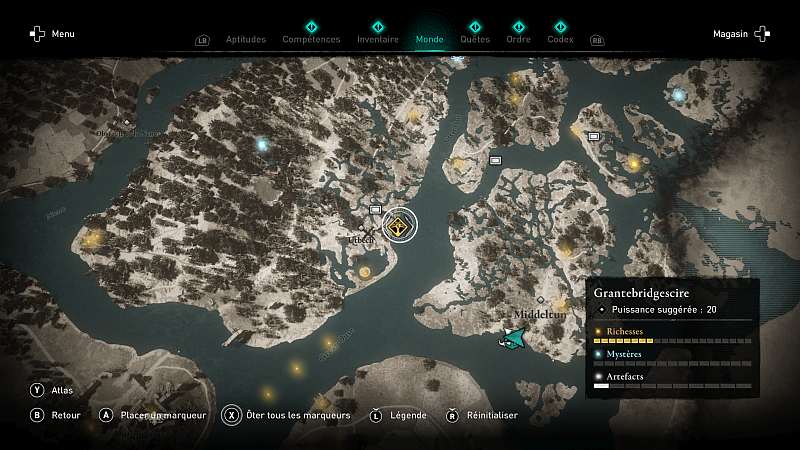The image size is (800, 450).
Task: Select the Monde tab
Action: [429, 40]
